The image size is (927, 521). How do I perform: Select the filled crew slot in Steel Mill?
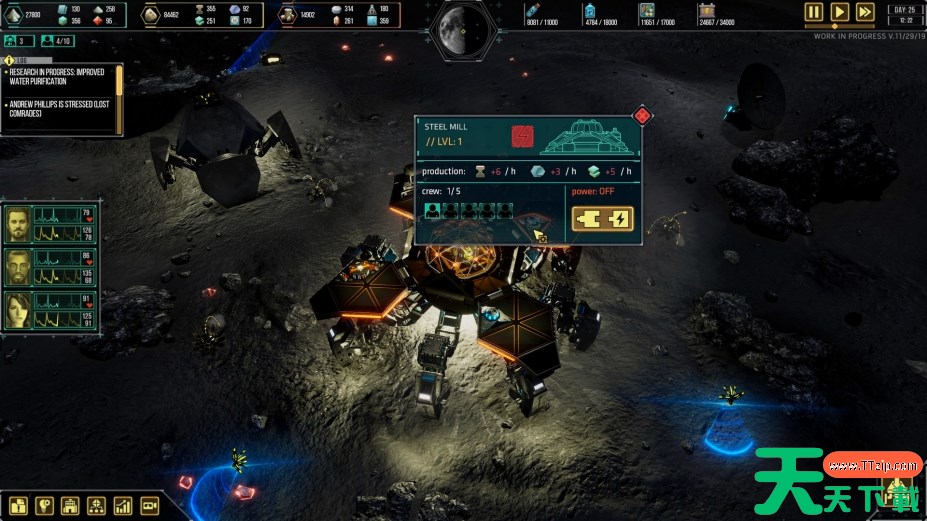[x=433, y=211]
